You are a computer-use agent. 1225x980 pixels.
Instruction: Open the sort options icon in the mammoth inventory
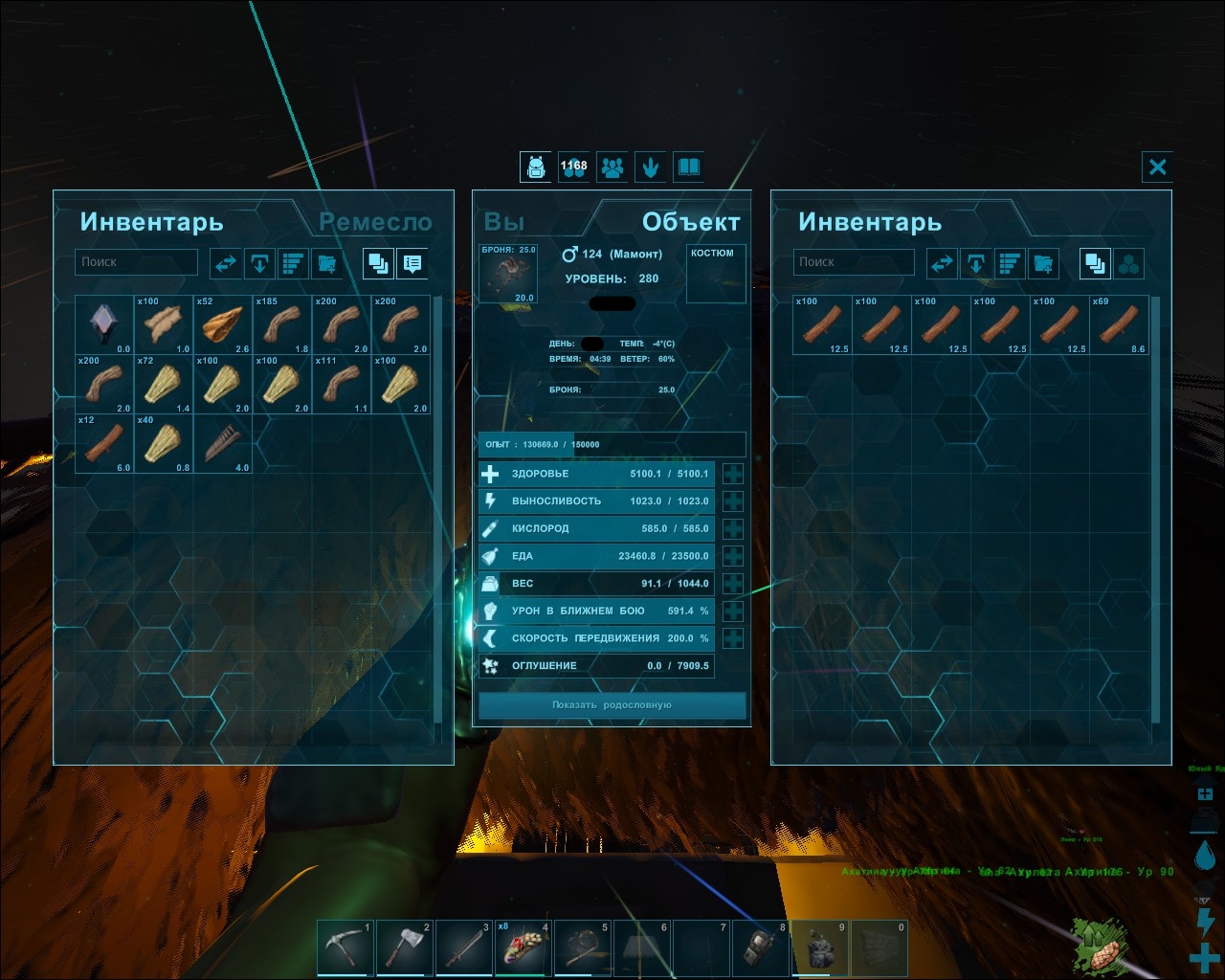tap(1009, 263)
